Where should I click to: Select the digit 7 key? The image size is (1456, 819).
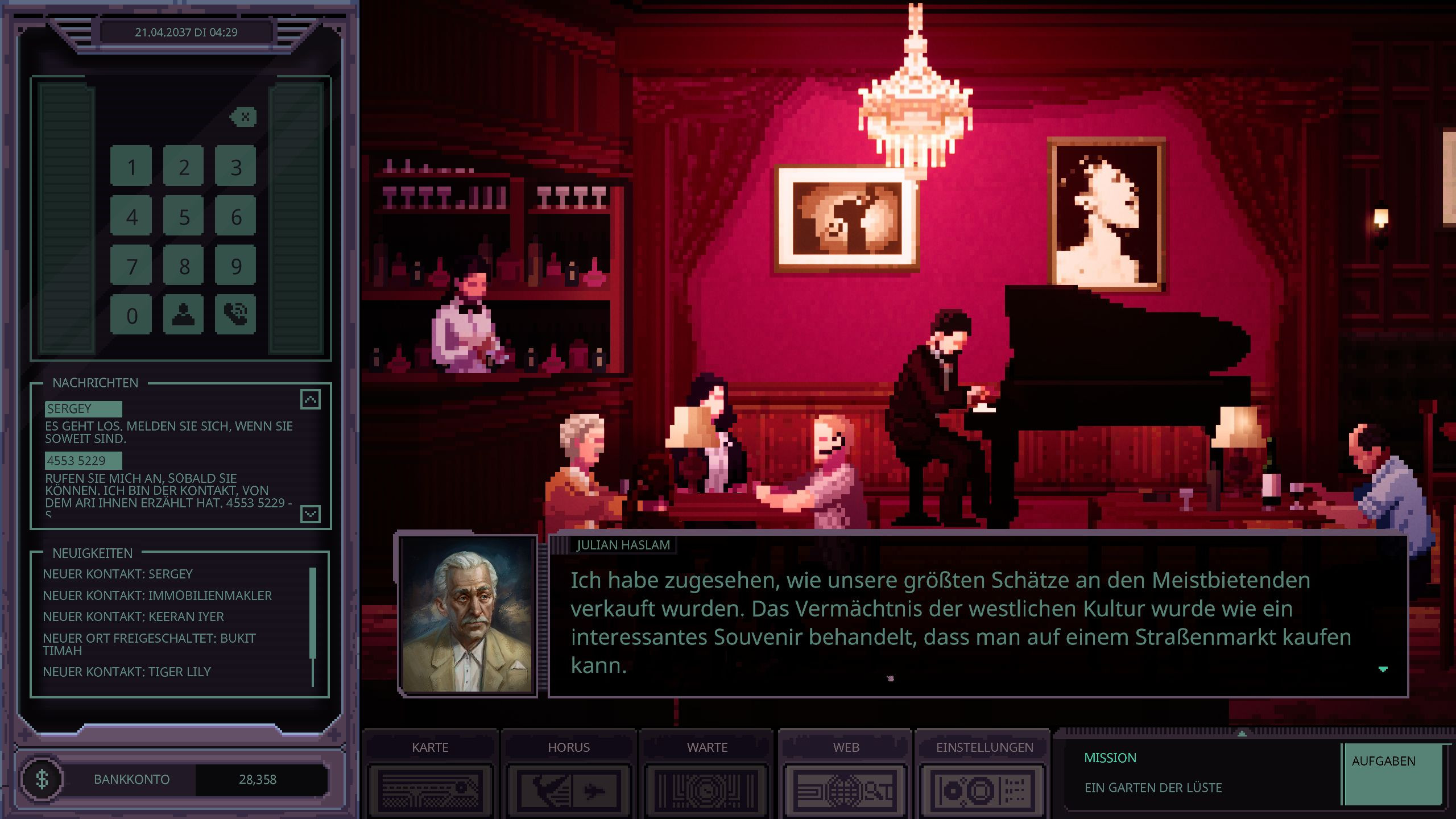[x=131, y=266]
